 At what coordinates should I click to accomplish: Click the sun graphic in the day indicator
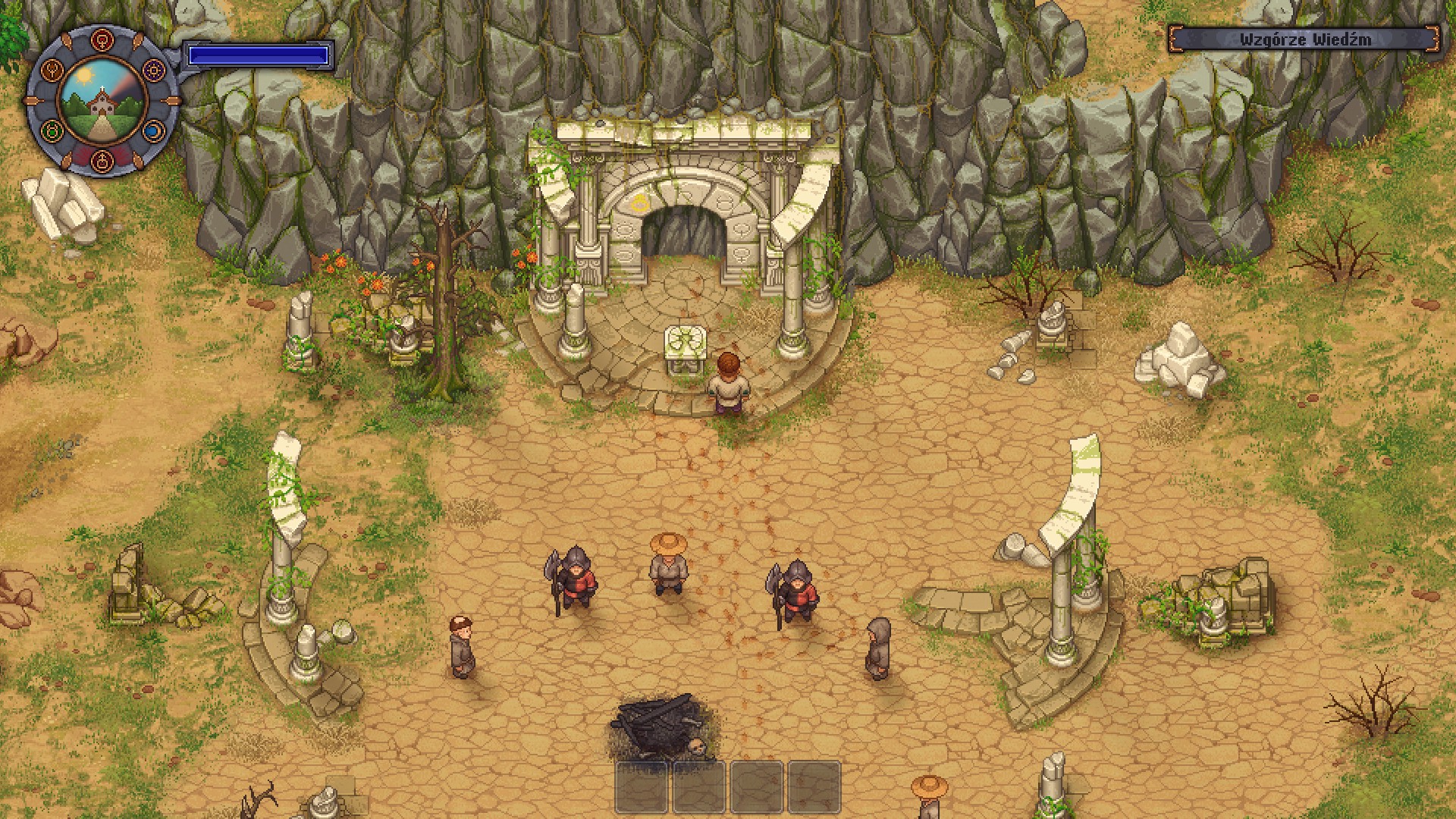85,76
